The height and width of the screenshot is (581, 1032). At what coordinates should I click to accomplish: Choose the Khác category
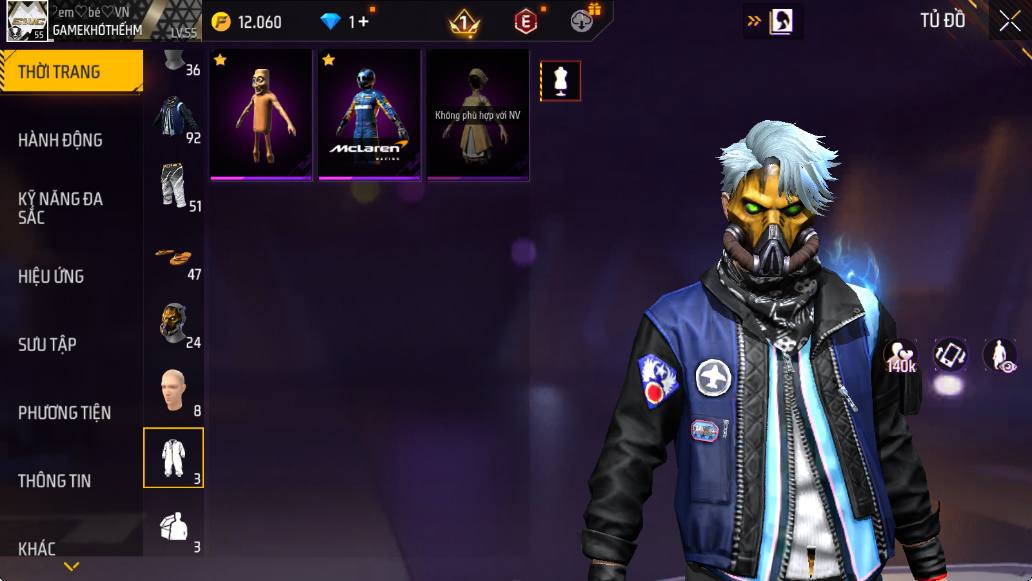[37, 548]
